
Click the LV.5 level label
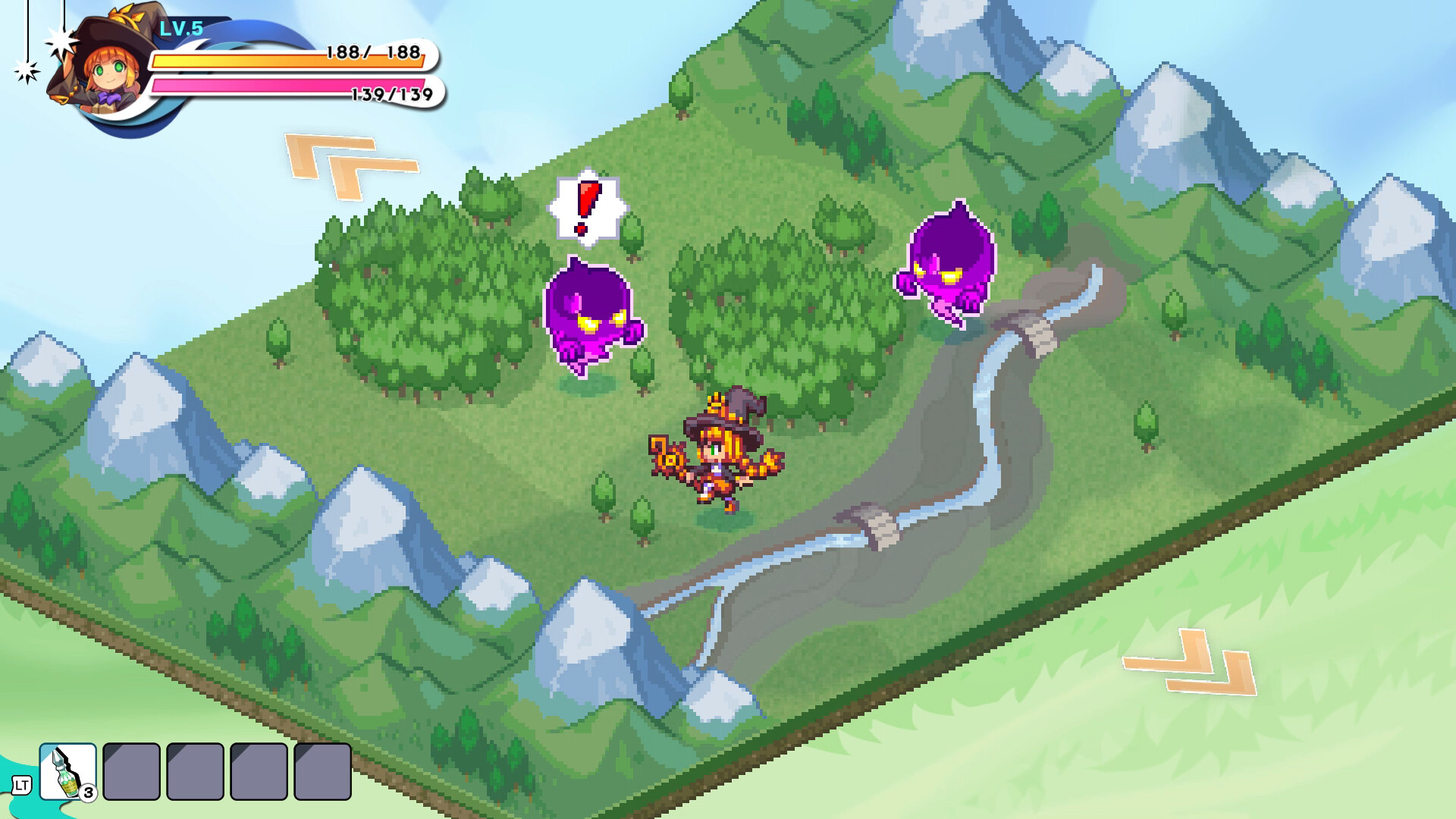pyautogui.click(x=180, y=27)
